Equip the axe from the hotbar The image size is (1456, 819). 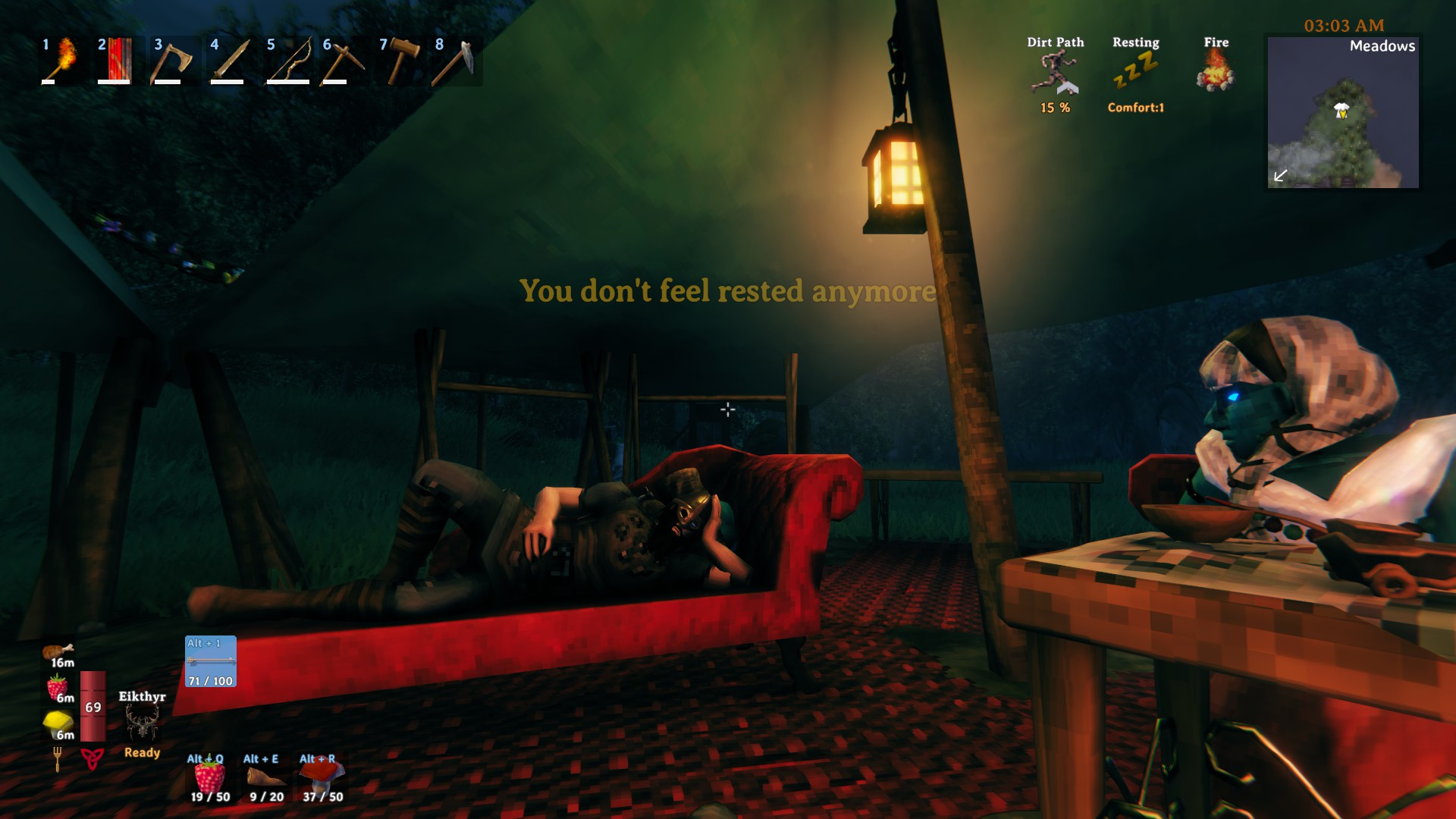click(x=171, y=60)
